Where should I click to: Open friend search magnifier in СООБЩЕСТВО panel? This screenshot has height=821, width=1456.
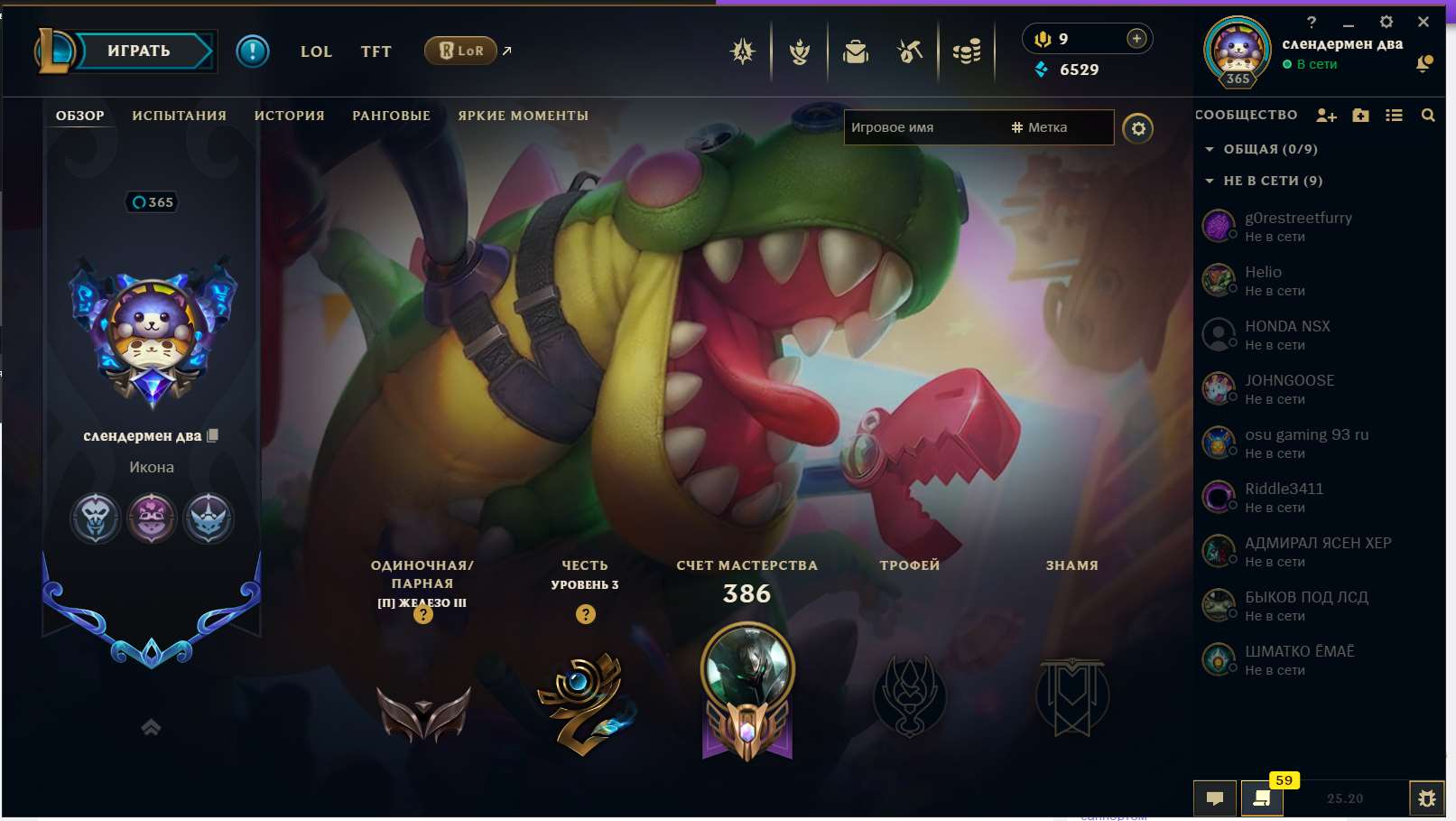pos(1429,116)
